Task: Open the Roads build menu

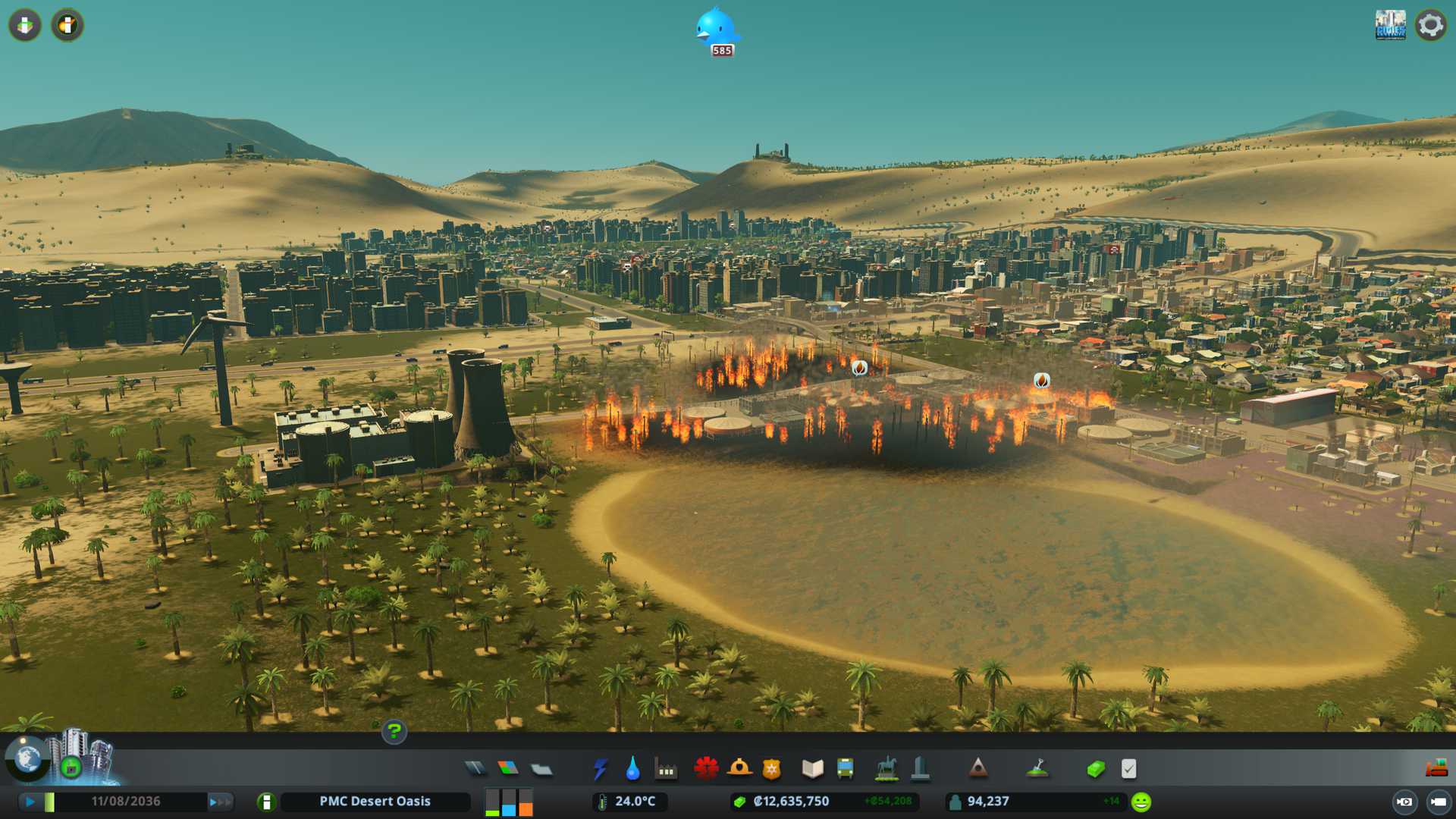Action: pyautogui.click(x=475, y=769)
